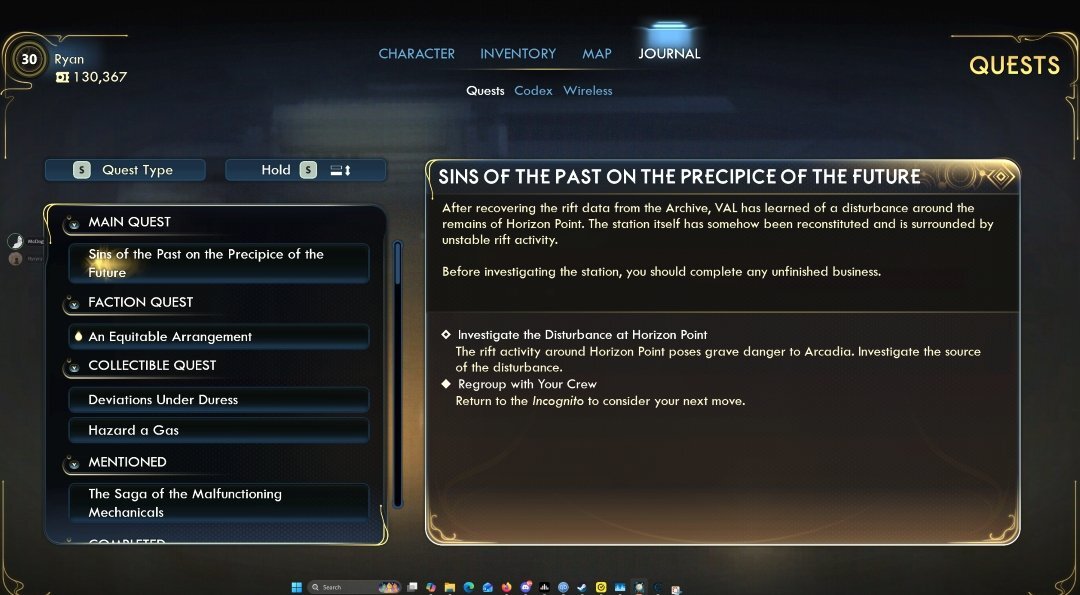Collapse the Faction Quest category header
1080x595 pixels.
[140, 302]
